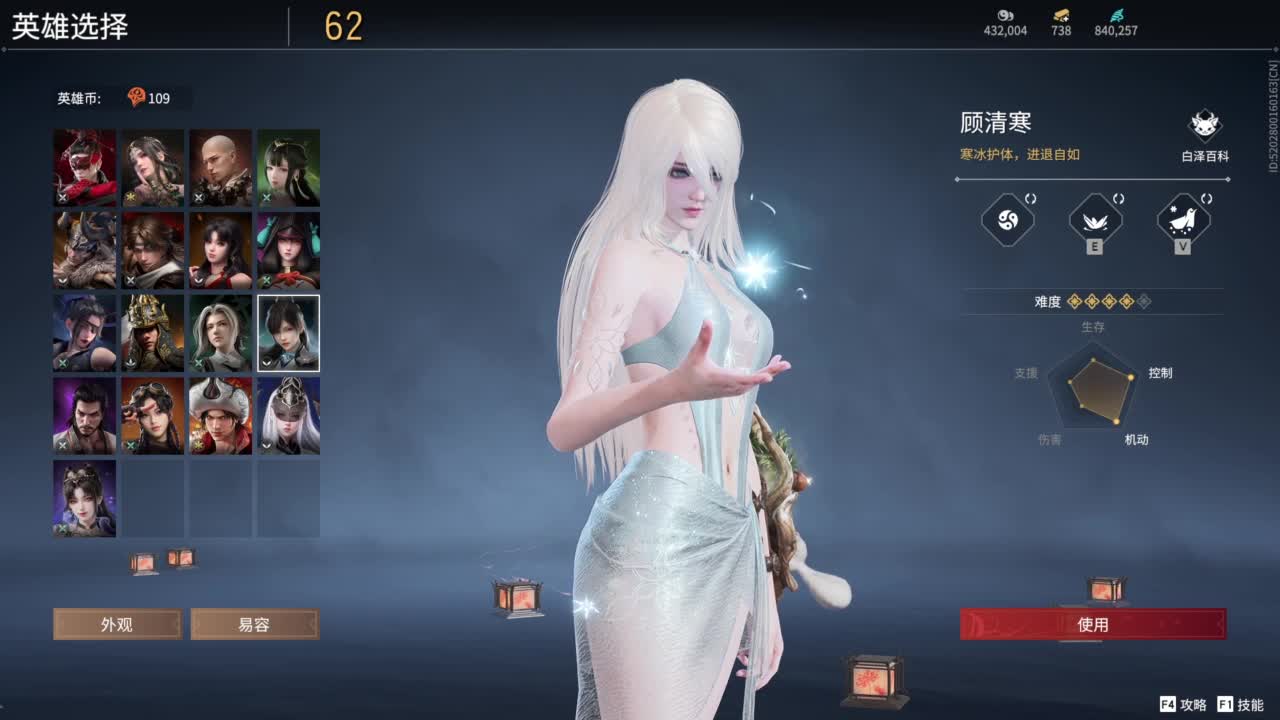Select the highlighted white-haired hero portrait

click(x=288, y=333)
